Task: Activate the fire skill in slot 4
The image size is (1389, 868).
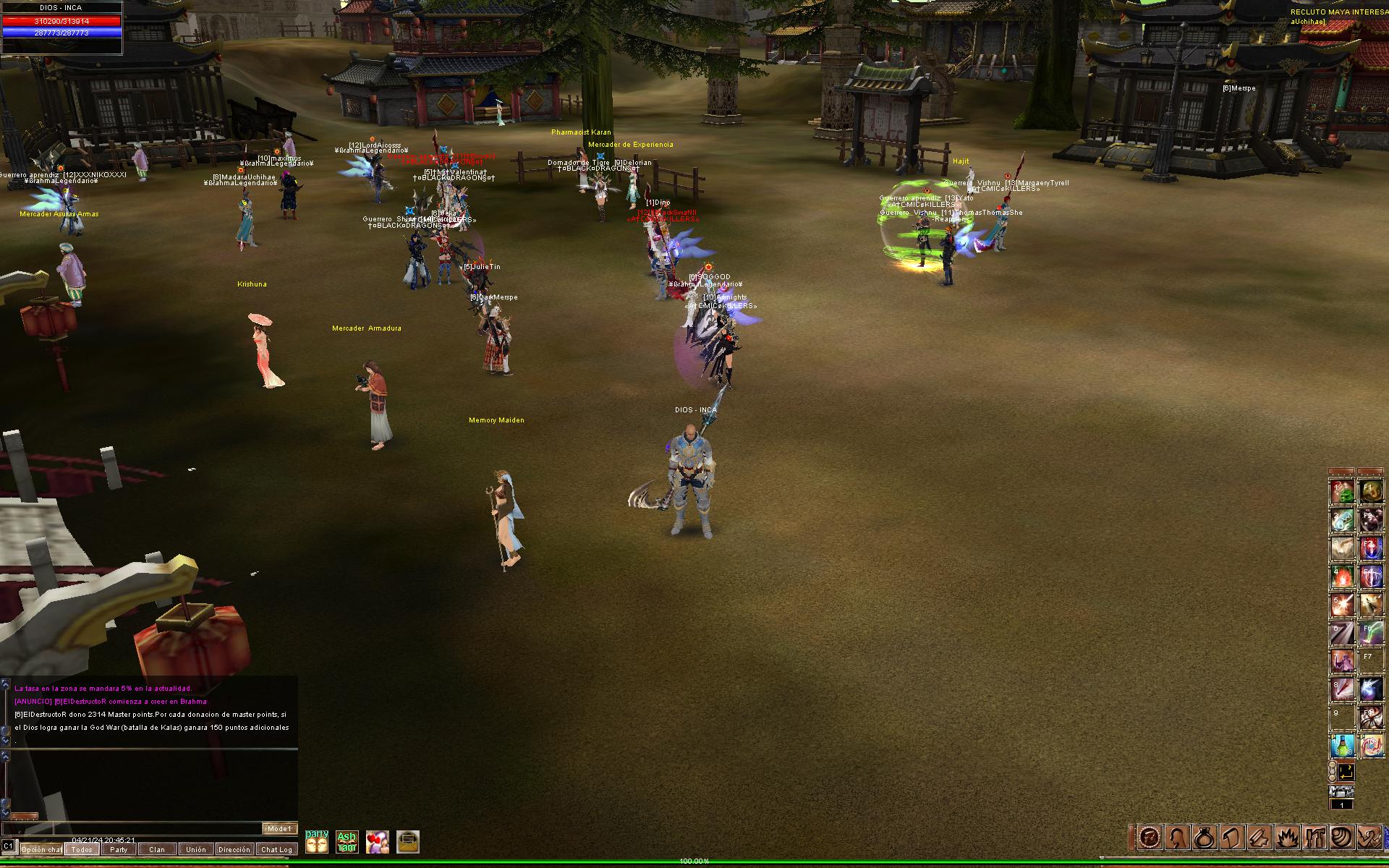Action: 1343,576
